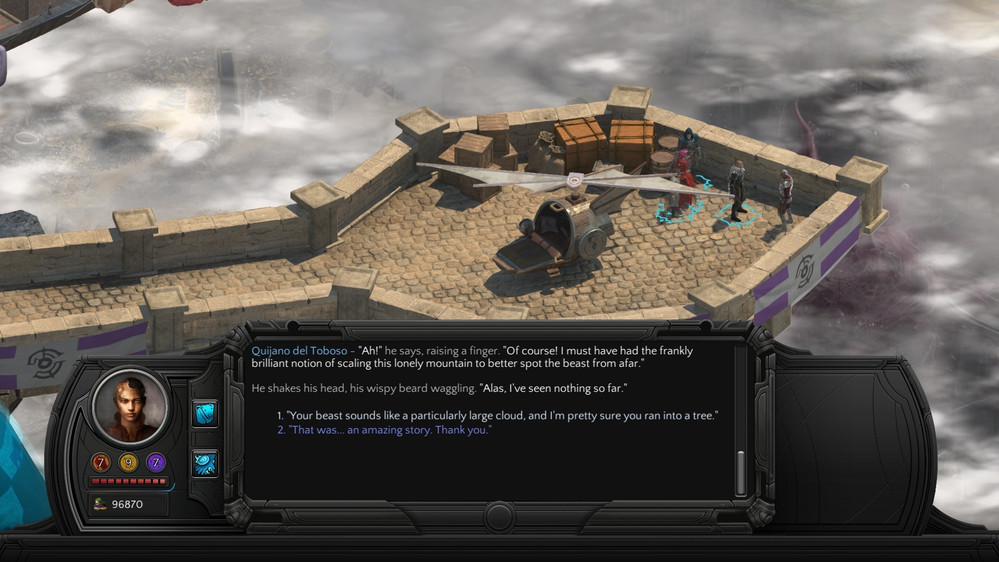Select the red stat pool orb
999x562 pixels.
coord(101,462)
